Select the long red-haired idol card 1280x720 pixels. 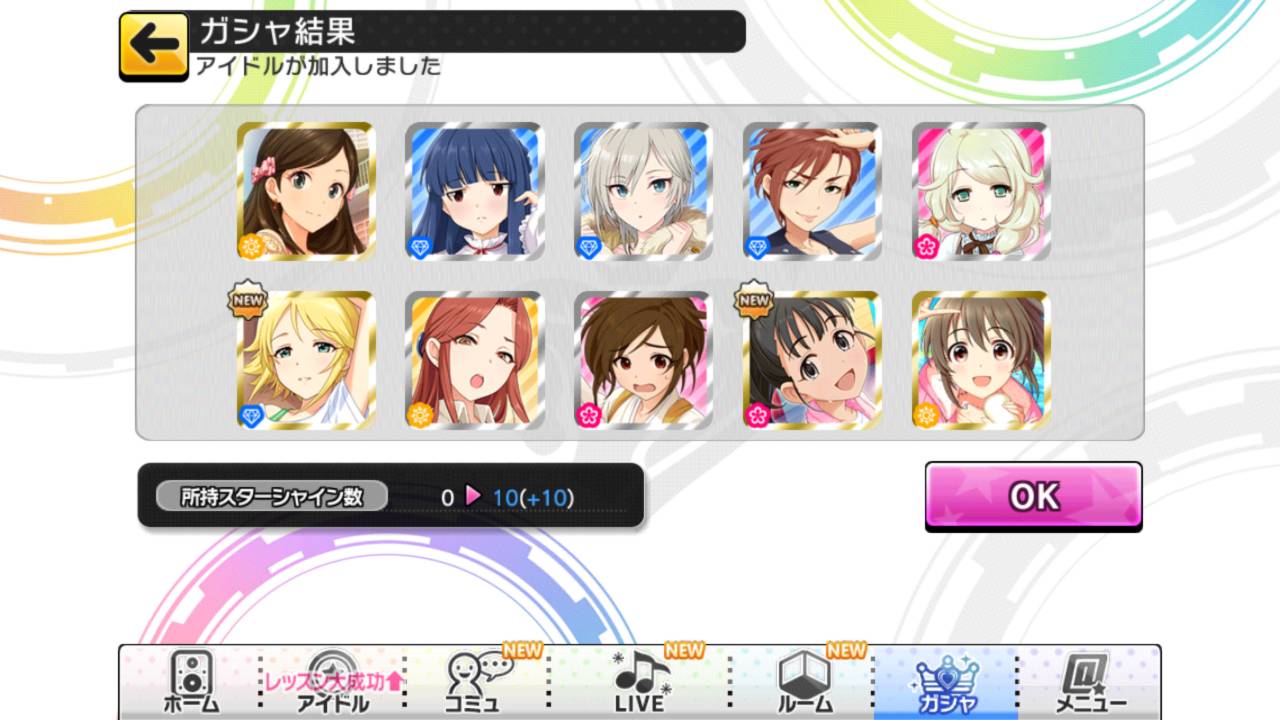coord(475,360)
